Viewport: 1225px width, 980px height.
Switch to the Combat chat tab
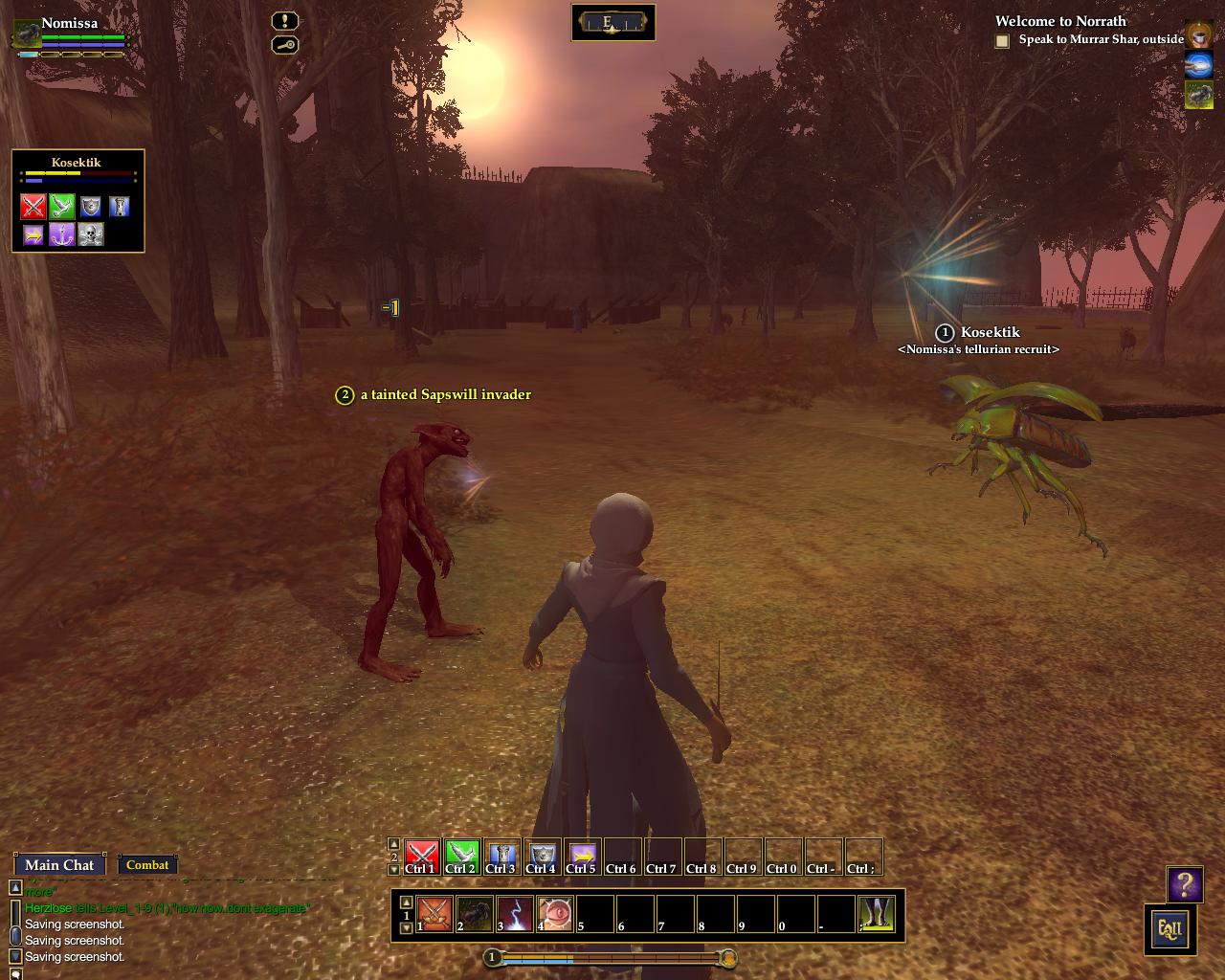147,864
